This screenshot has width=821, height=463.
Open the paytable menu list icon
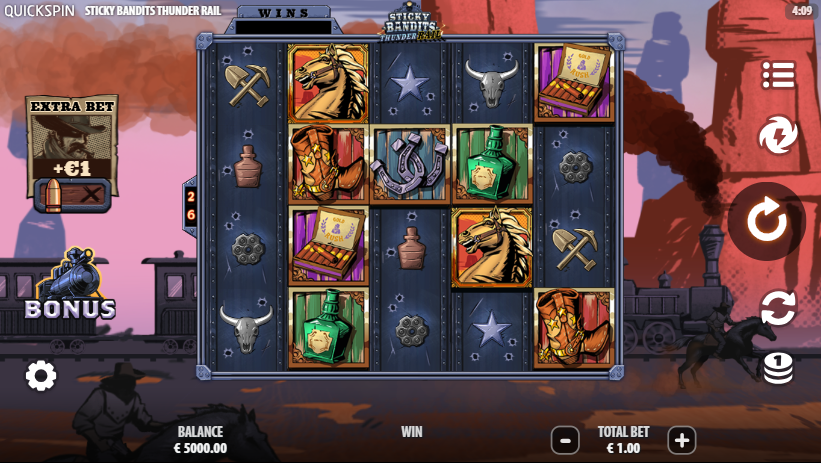pyautogui.click(x=777, y=74)
